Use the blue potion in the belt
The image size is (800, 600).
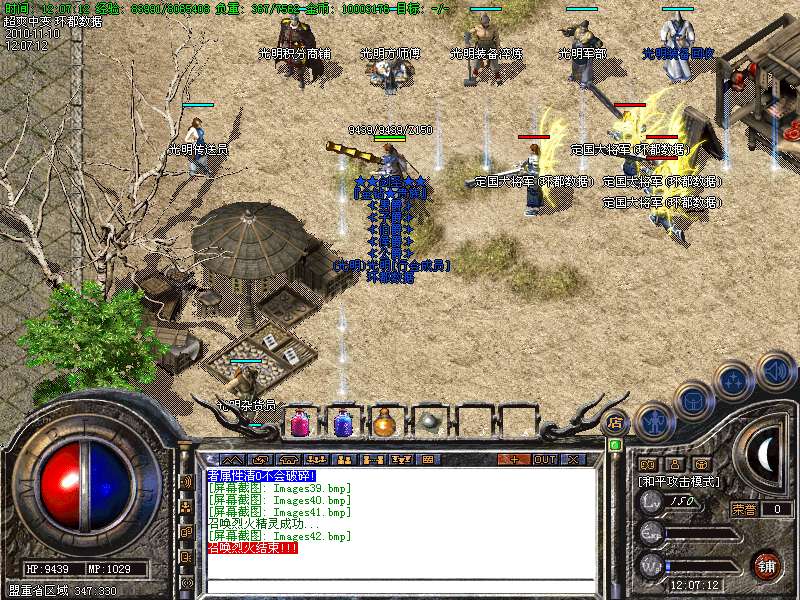(343, 423)
